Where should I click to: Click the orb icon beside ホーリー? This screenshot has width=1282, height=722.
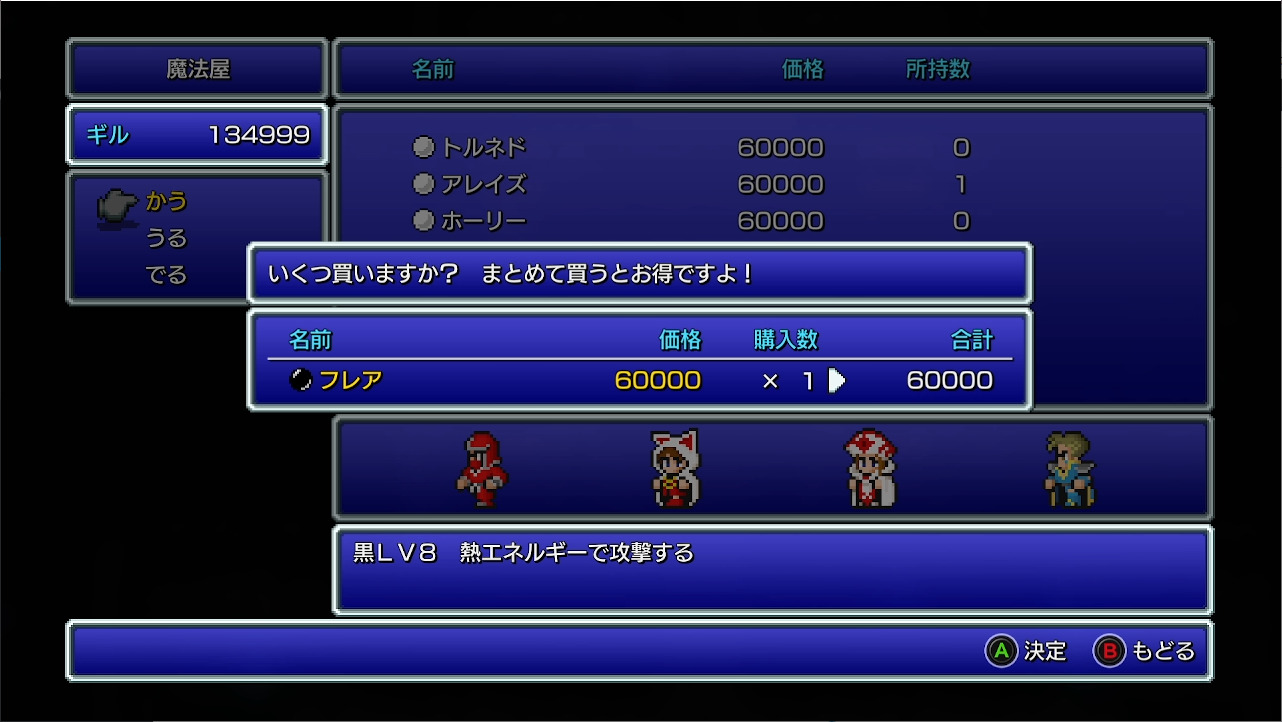click(x=423, y=220)
